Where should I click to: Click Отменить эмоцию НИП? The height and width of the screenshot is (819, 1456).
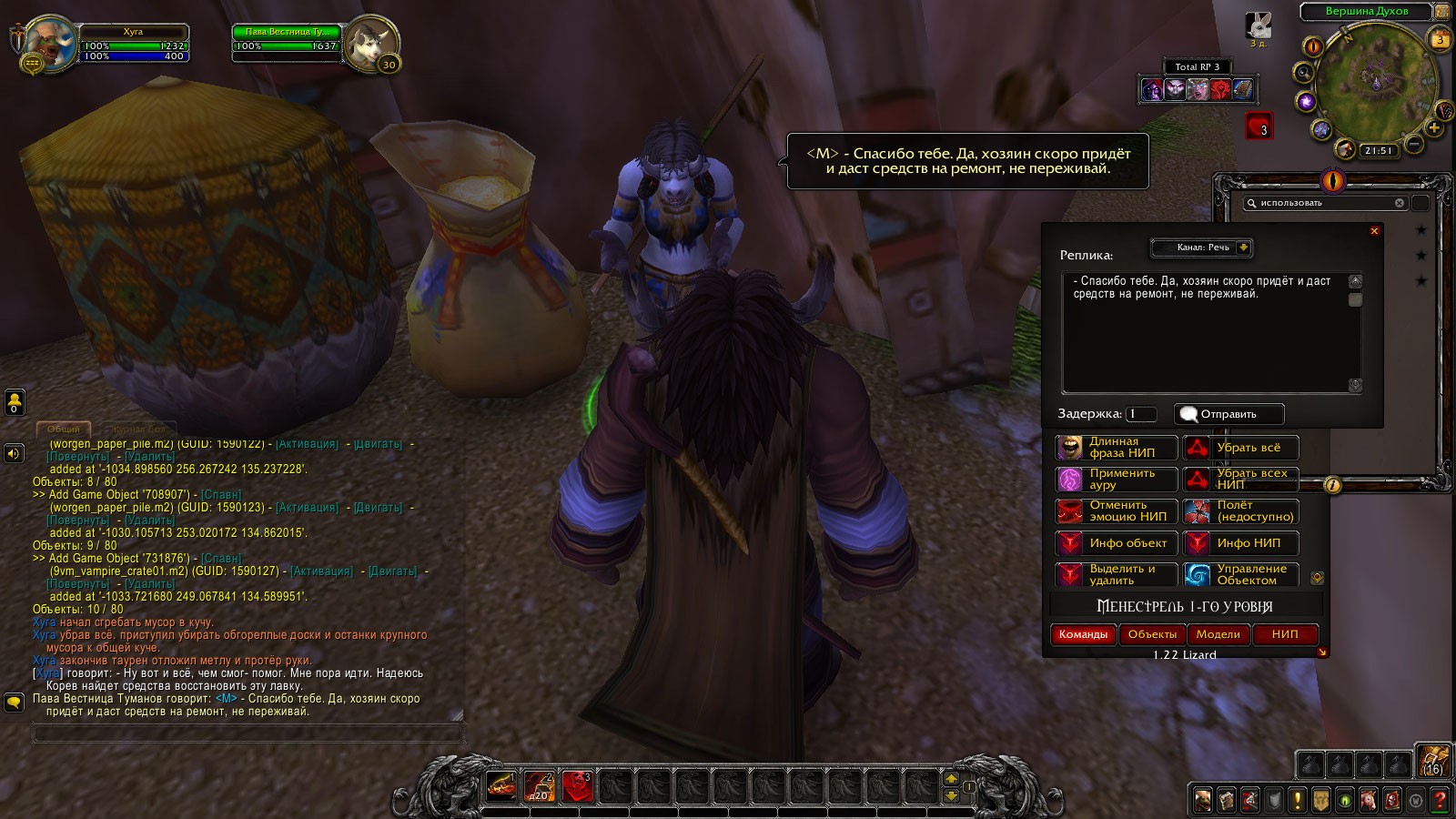pyautogui.click(x=1117, y=511)
